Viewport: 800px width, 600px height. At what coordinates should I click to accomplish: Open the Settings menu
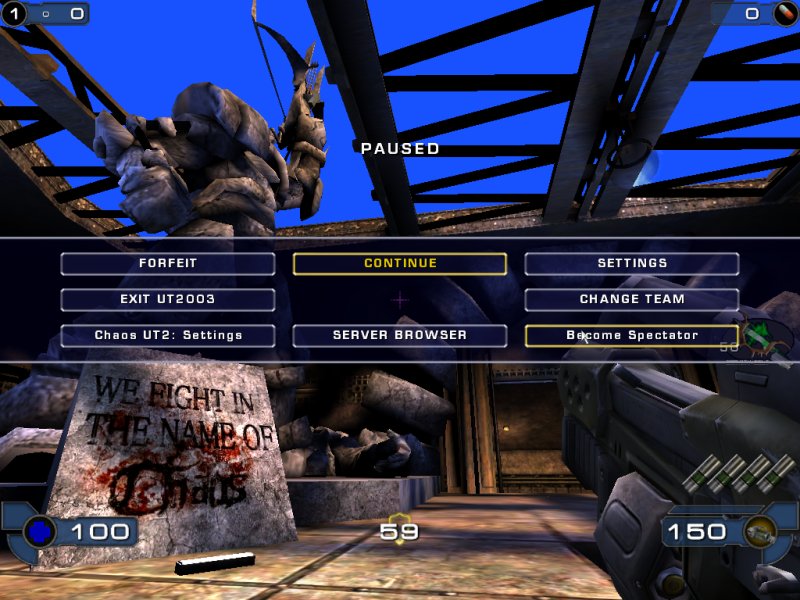632,264
